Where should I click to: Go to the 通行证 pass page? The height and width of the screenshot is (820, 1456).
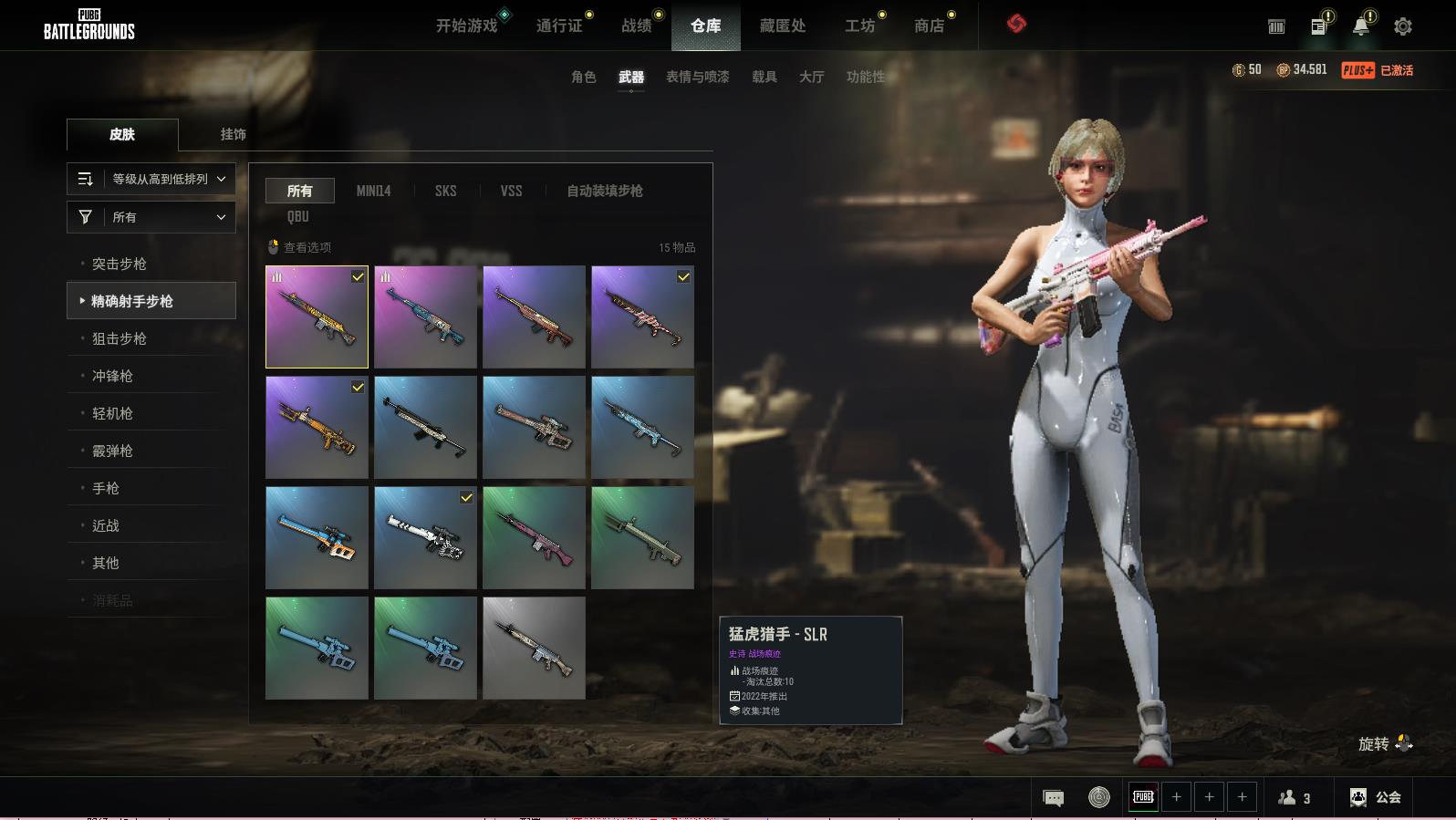point(559,26)
